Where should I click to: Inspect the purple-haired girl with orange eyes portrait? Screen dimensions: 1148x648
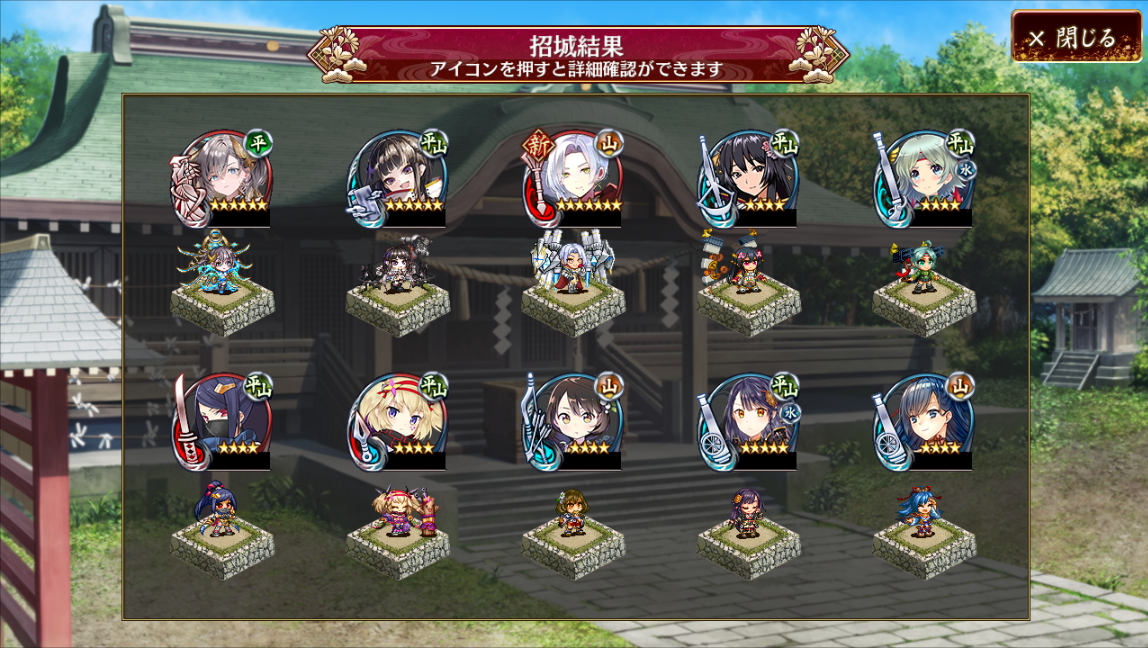click(749, 422)
